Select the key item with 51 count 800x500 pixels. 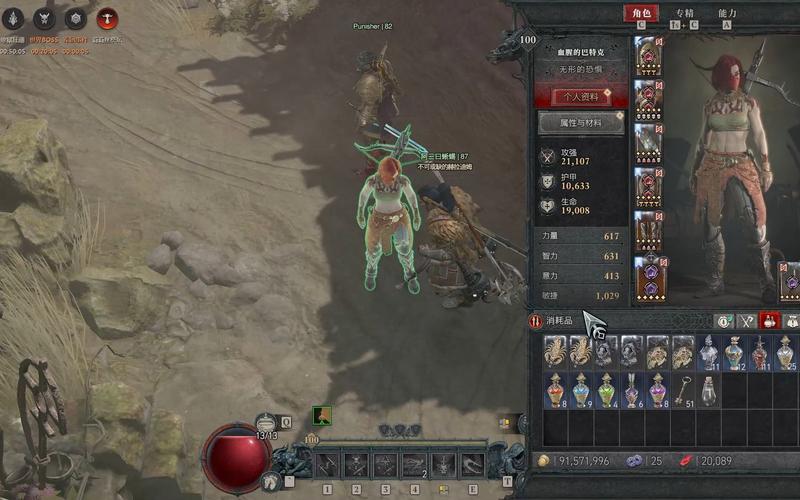click(x=684, y=390)
